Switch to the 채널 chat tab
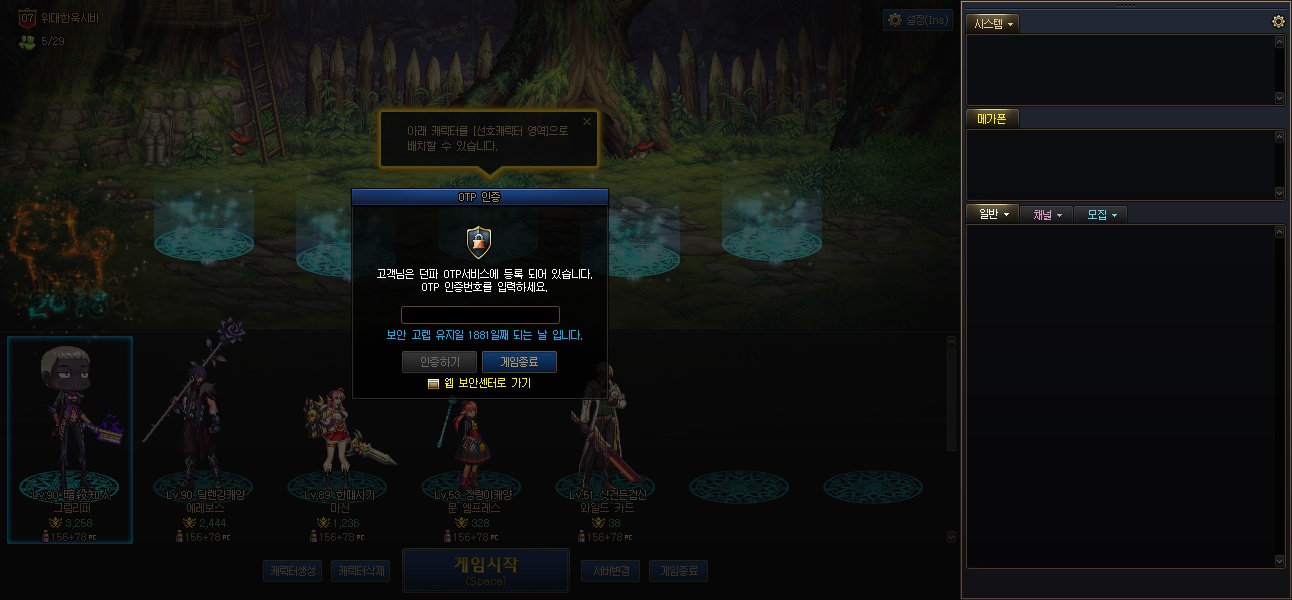 coord(1045,214)
